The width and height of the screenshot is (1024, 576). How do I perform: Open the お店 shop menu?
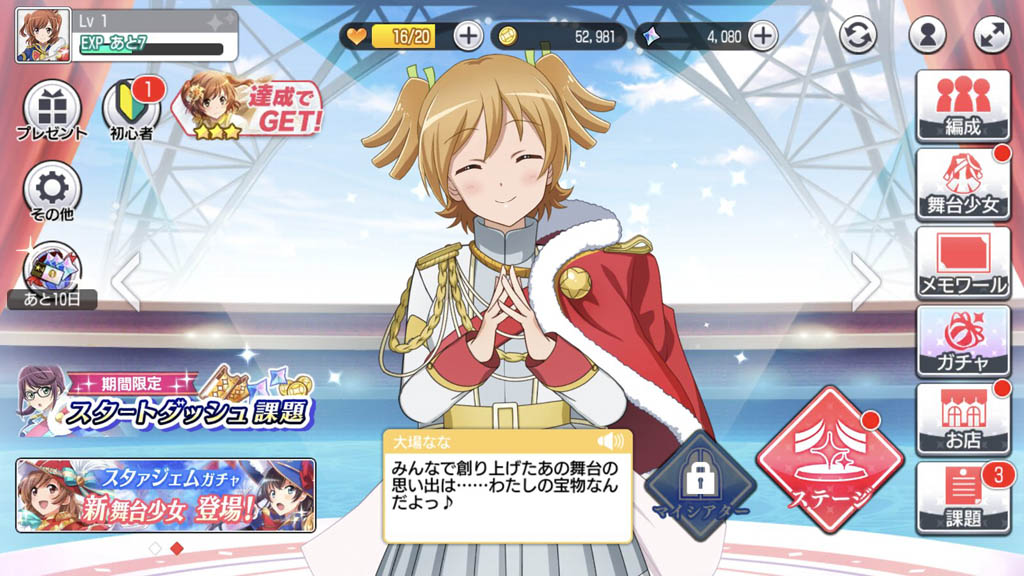tap(963, 419)
